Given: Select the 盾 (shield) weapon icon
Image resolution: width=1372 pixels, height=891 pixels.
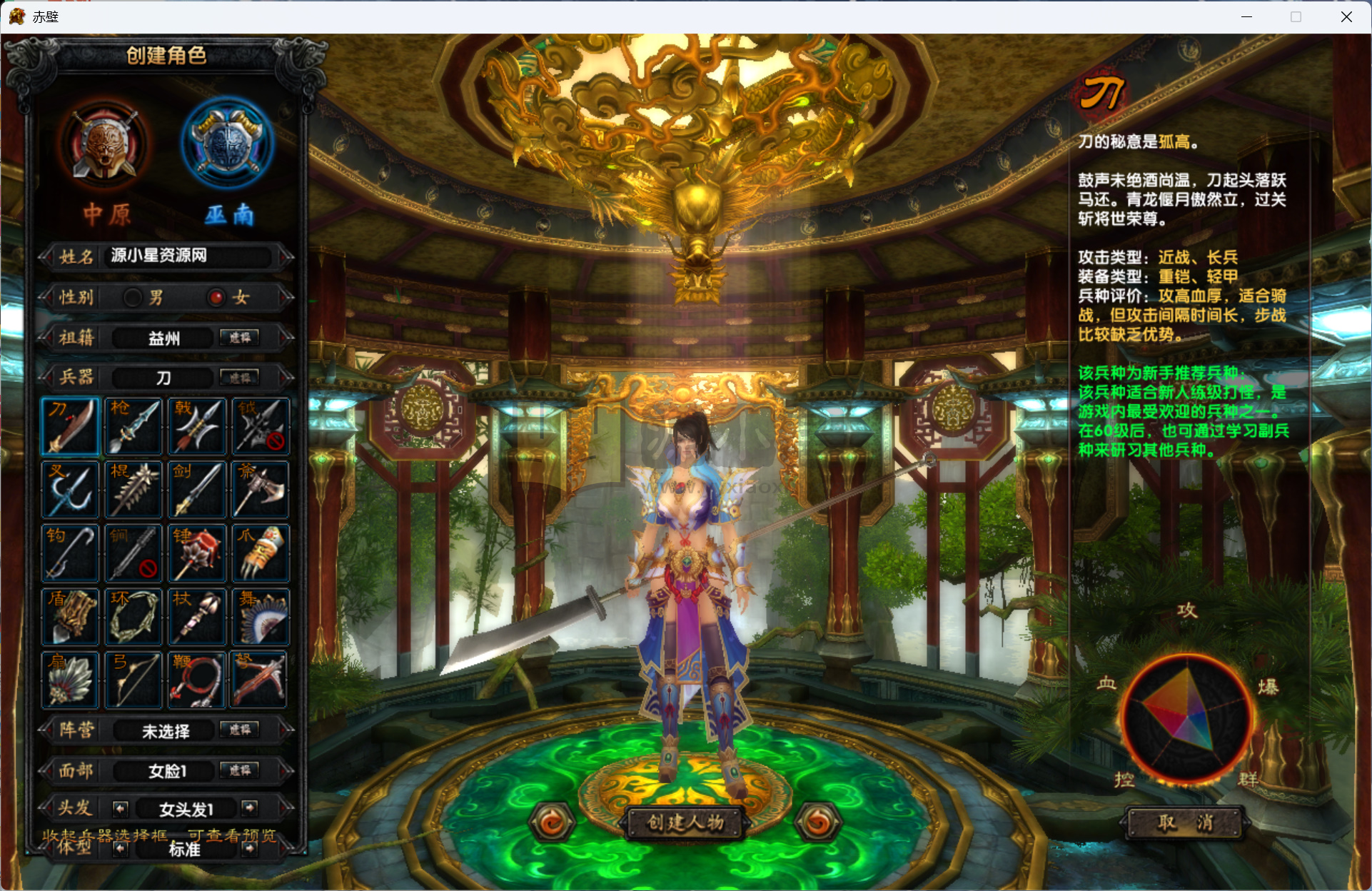Looking at the screenshot, I should 70,616.
